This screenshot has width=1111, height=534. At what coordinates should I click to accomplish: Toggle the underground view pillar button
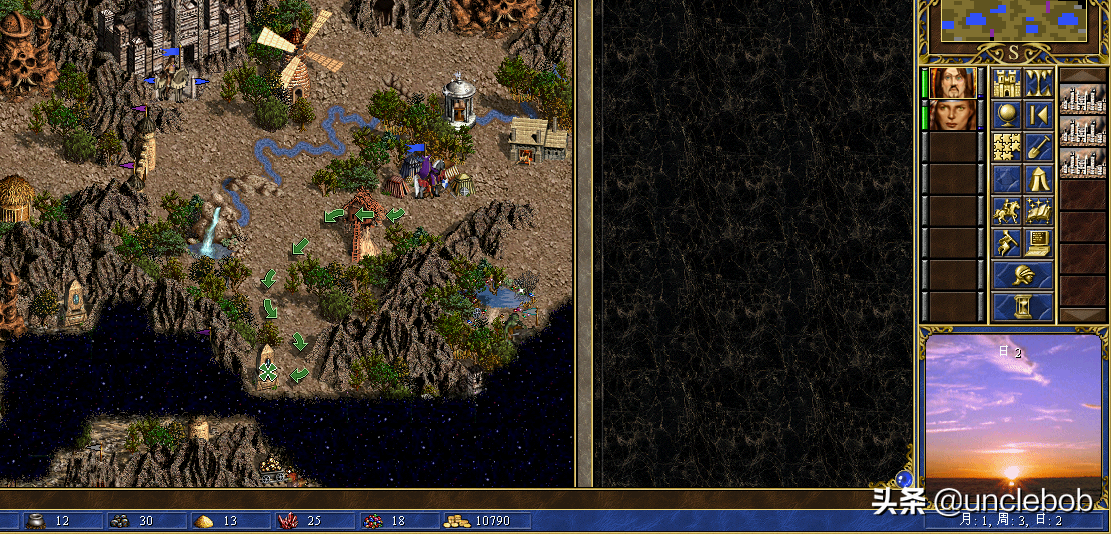click(1038, 83)
